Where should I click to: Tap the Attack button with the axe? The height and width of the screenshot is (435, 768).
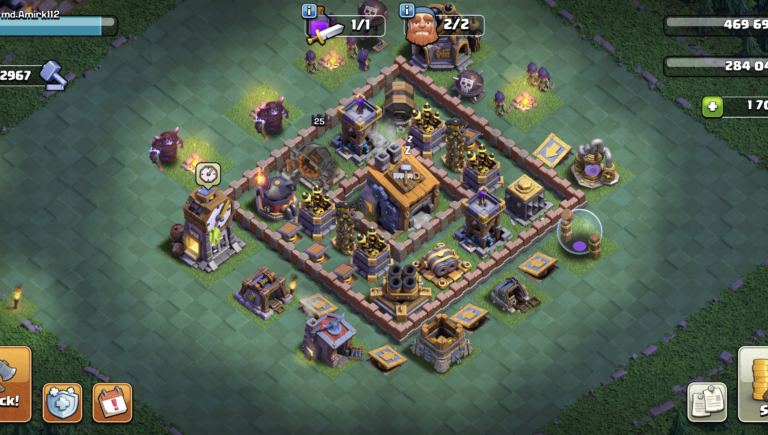point(12,384)
